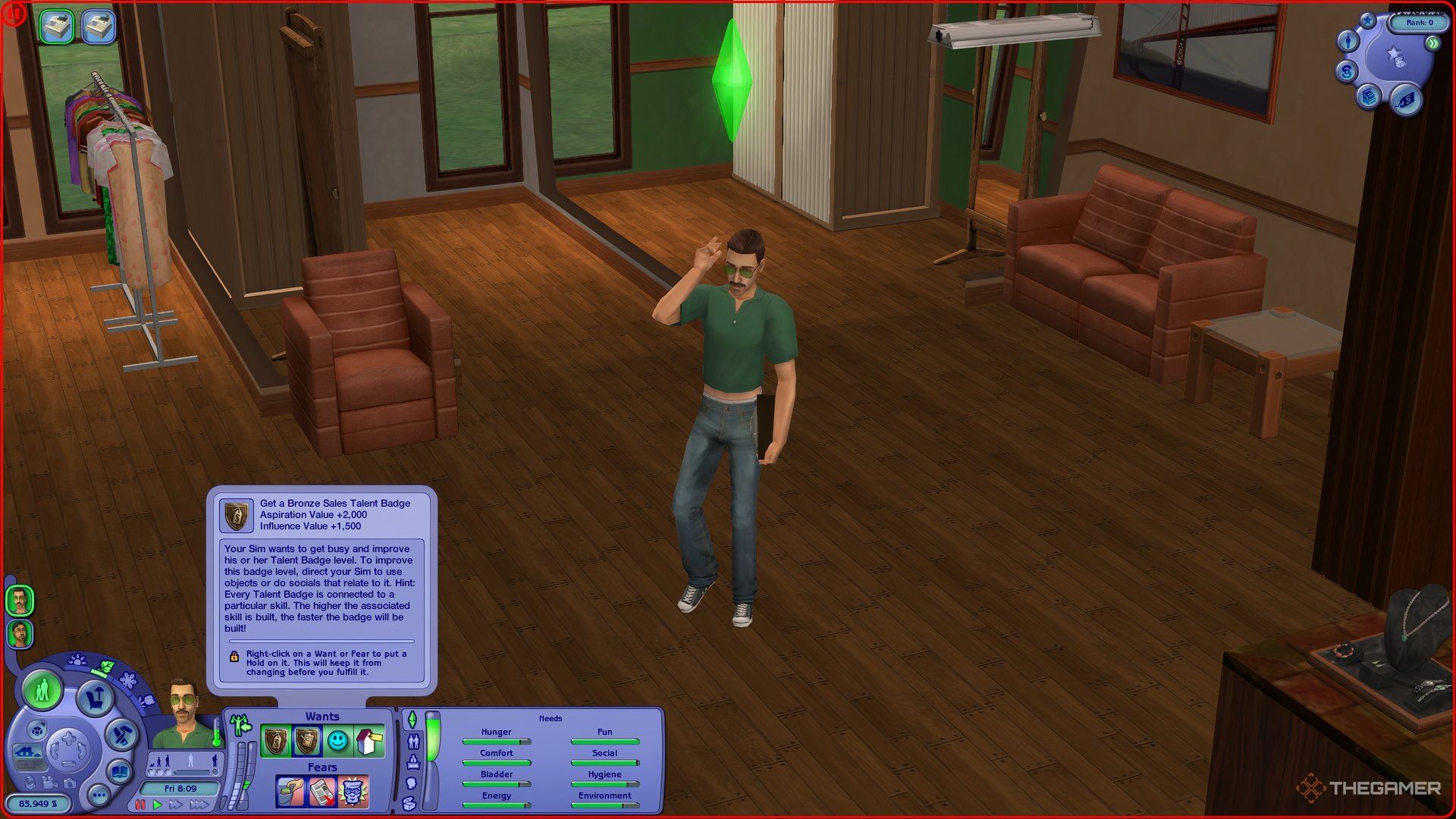This screenshot has height=819, width=1456.
Task: Click the masked burglar face fear
Action: click(x=353, y=792)
